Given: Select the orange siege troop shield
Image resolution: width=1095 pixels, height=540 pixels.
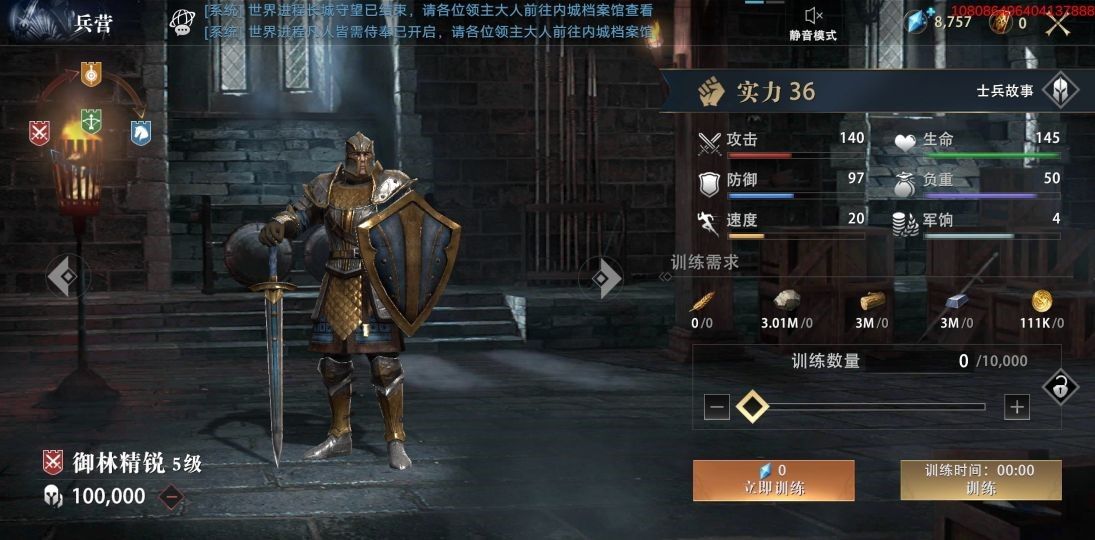Looking at the screenshot, I should click(91, 73).
